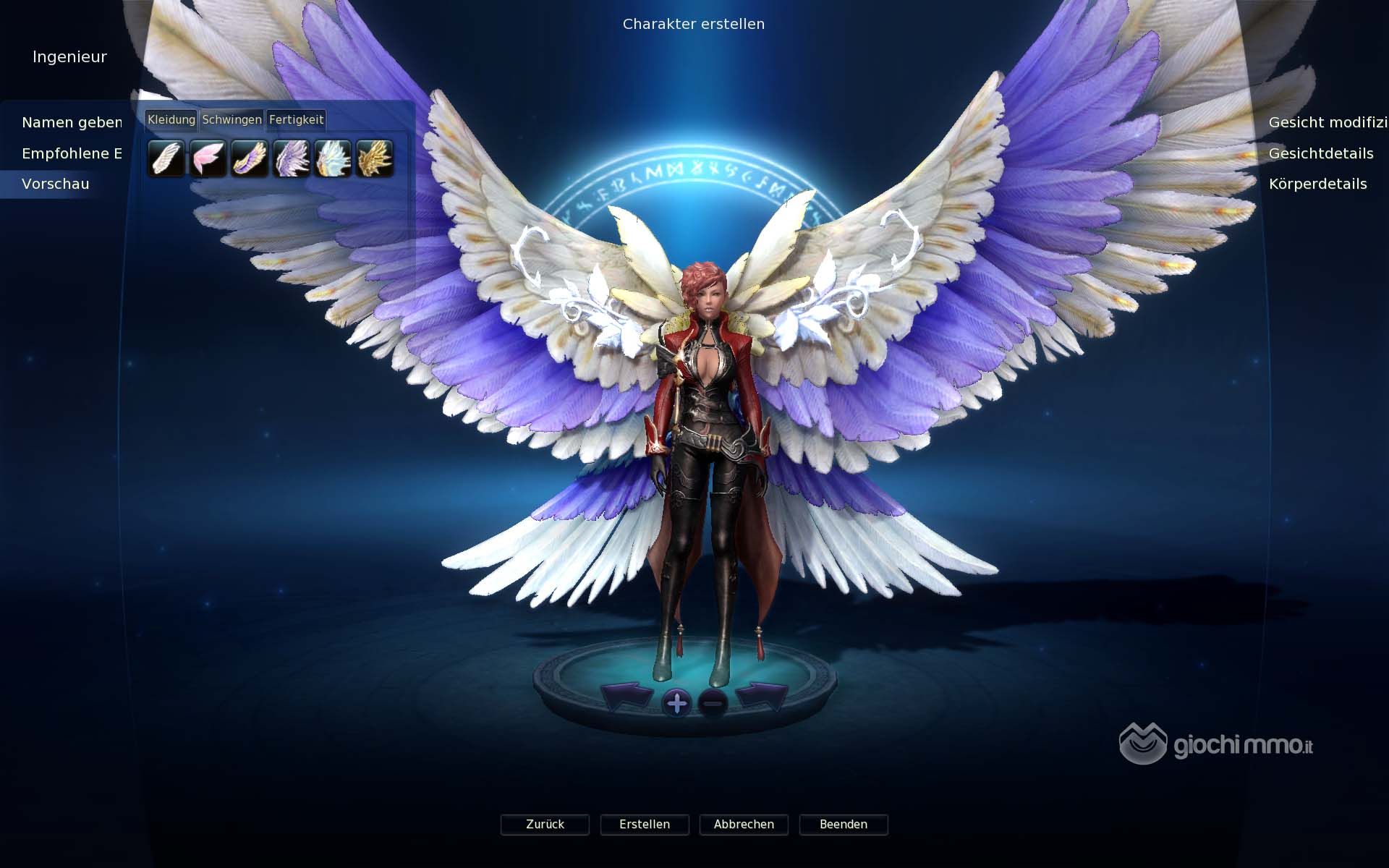This screenshot has width=1389, height=868.
Task: Open the Körperdetails panel
Action: point(1317,184)
